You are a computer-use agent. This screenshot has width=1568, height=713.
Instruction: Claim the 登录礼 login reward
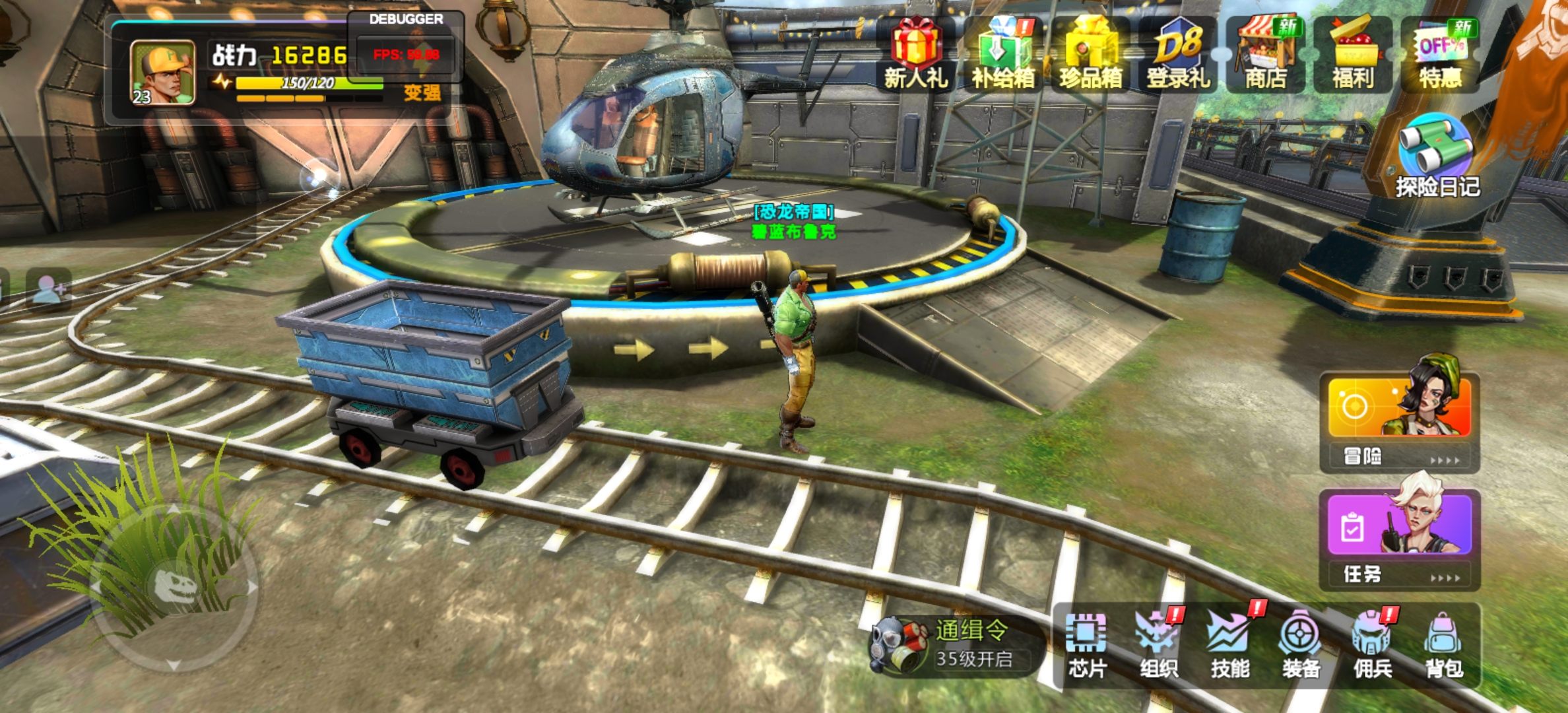(x=1178, y=54)
